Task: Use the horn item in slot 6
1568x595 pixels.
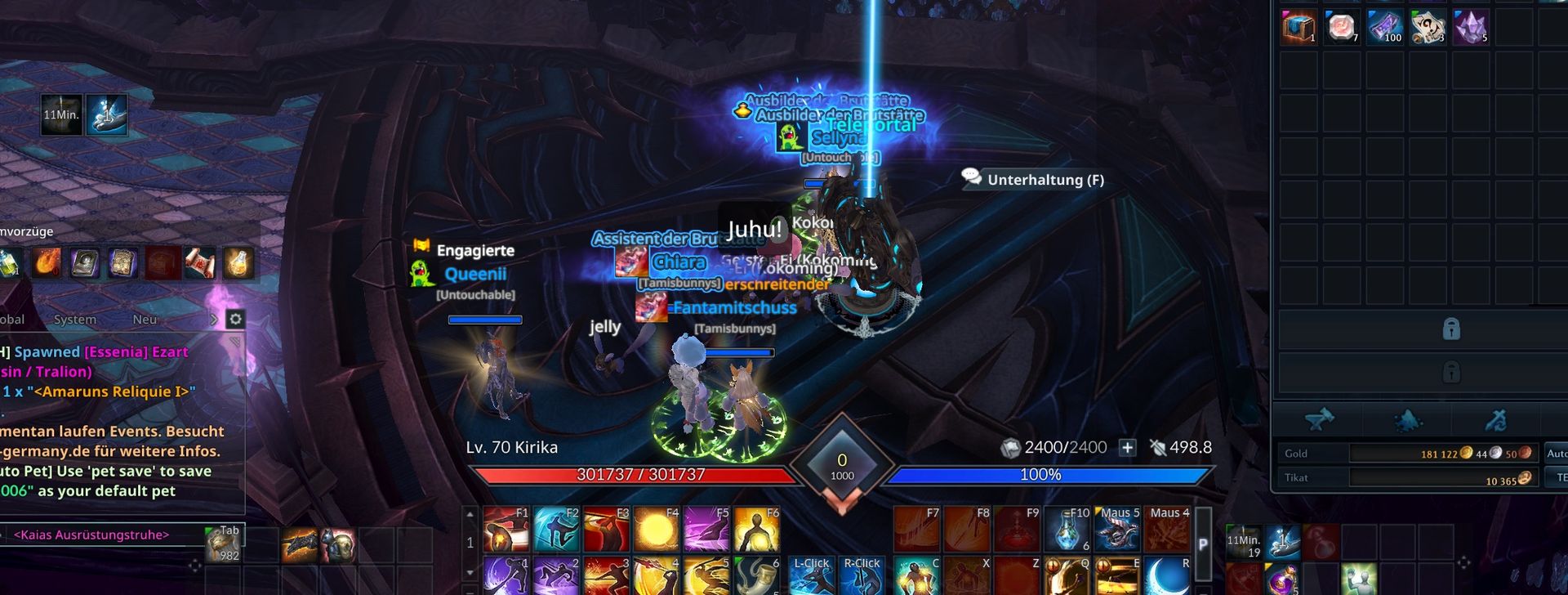Action: click(x=757, y=576)
